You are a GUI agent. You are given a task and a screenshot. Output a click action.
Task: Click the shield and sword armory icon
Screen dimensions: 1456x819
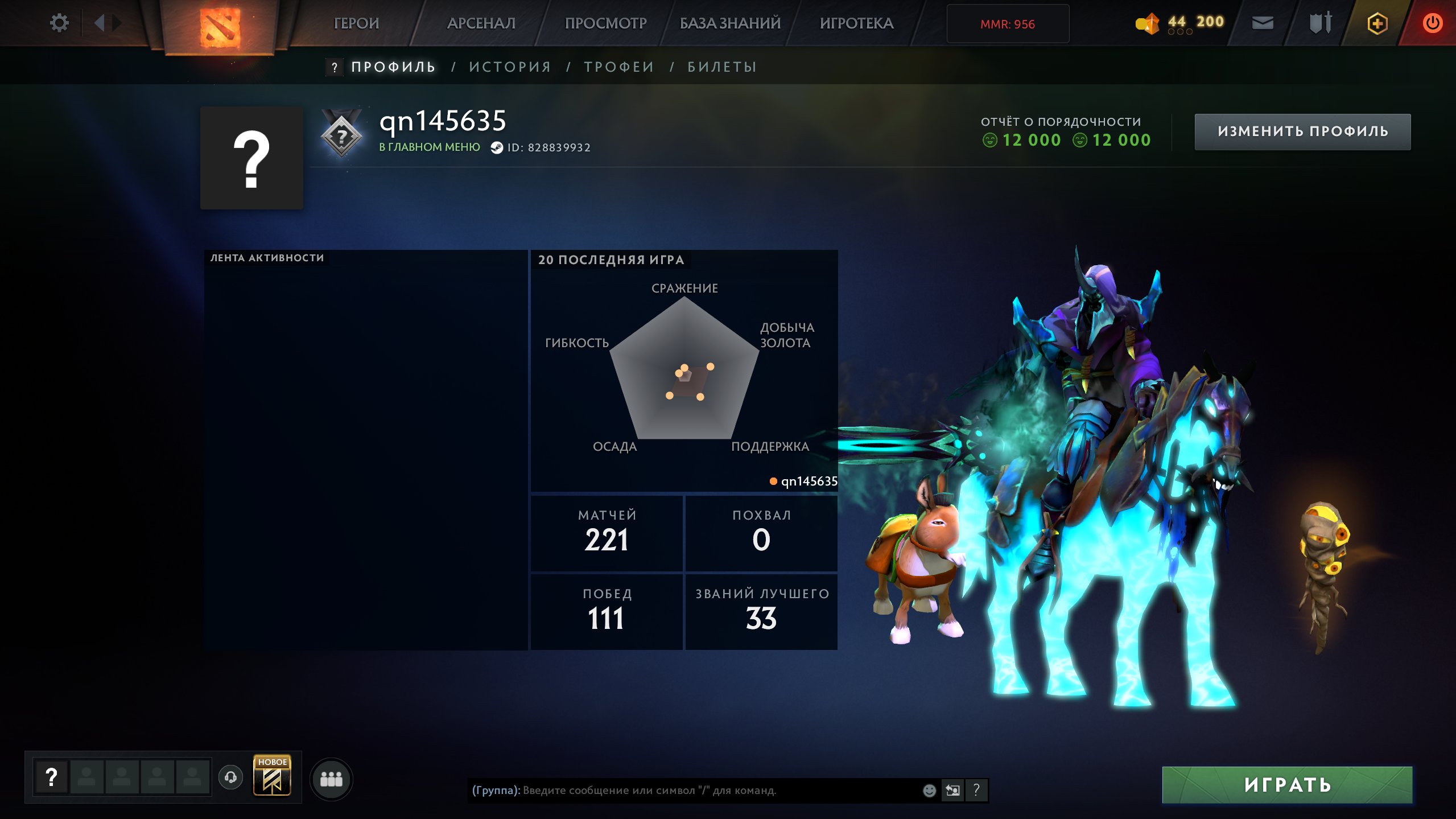point(1320,23)
